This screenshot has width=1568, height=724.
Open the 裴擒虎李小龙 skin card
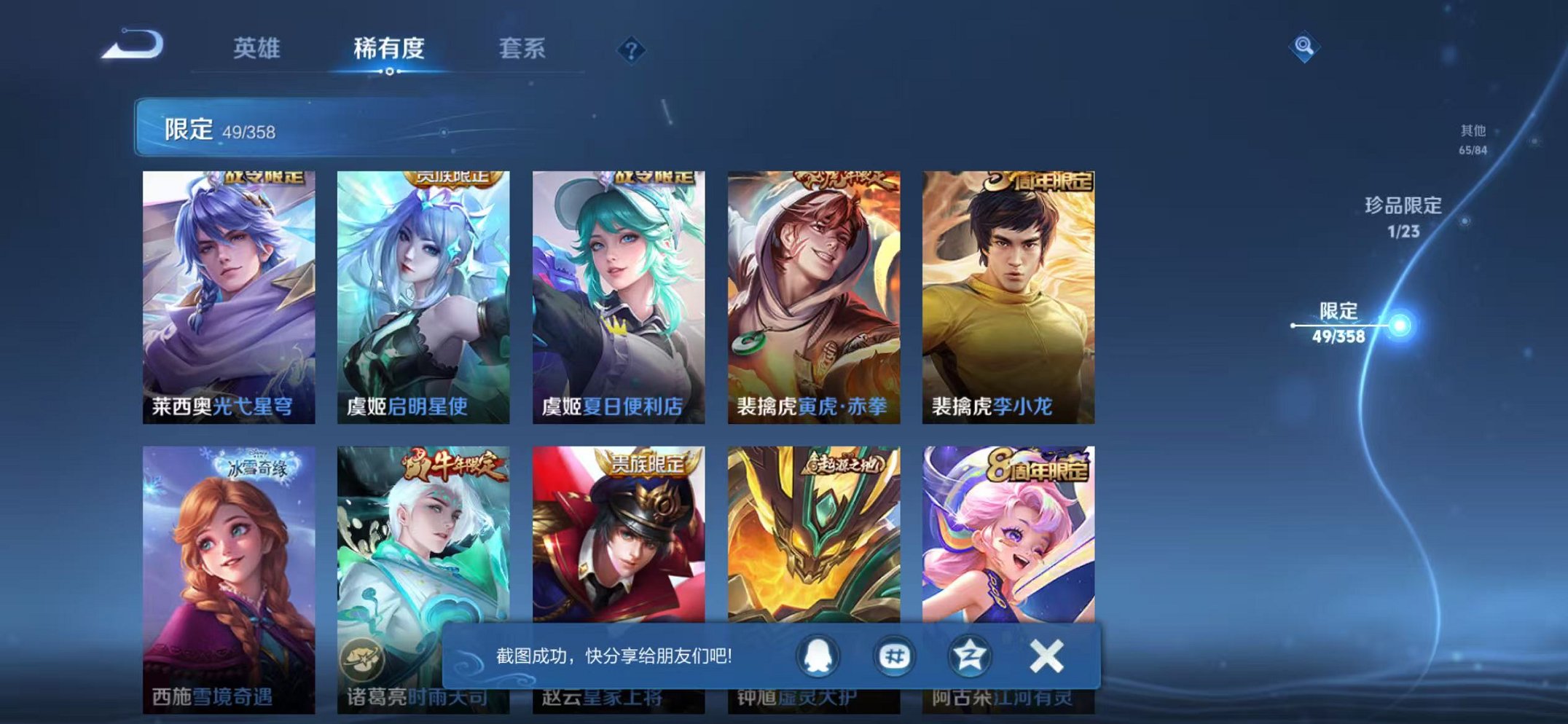pos(1006,291)
